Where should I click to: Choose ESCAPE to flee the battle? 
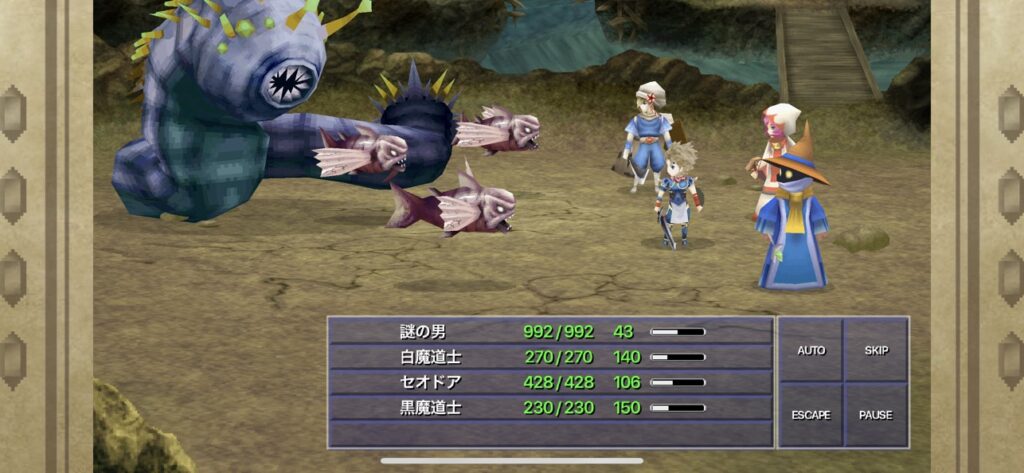point(811,414)
